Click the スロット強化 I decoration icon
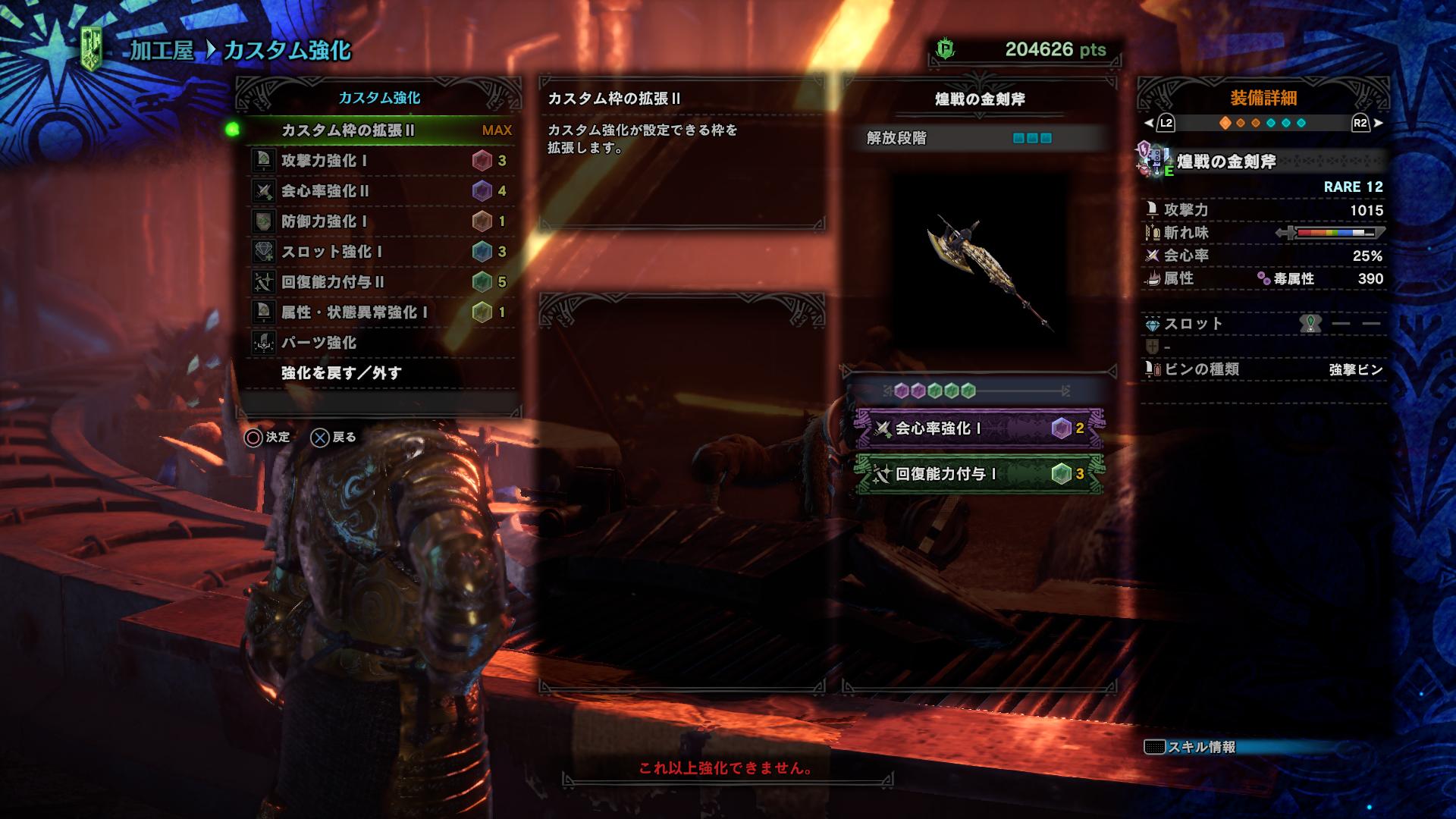 click(265, 253)
